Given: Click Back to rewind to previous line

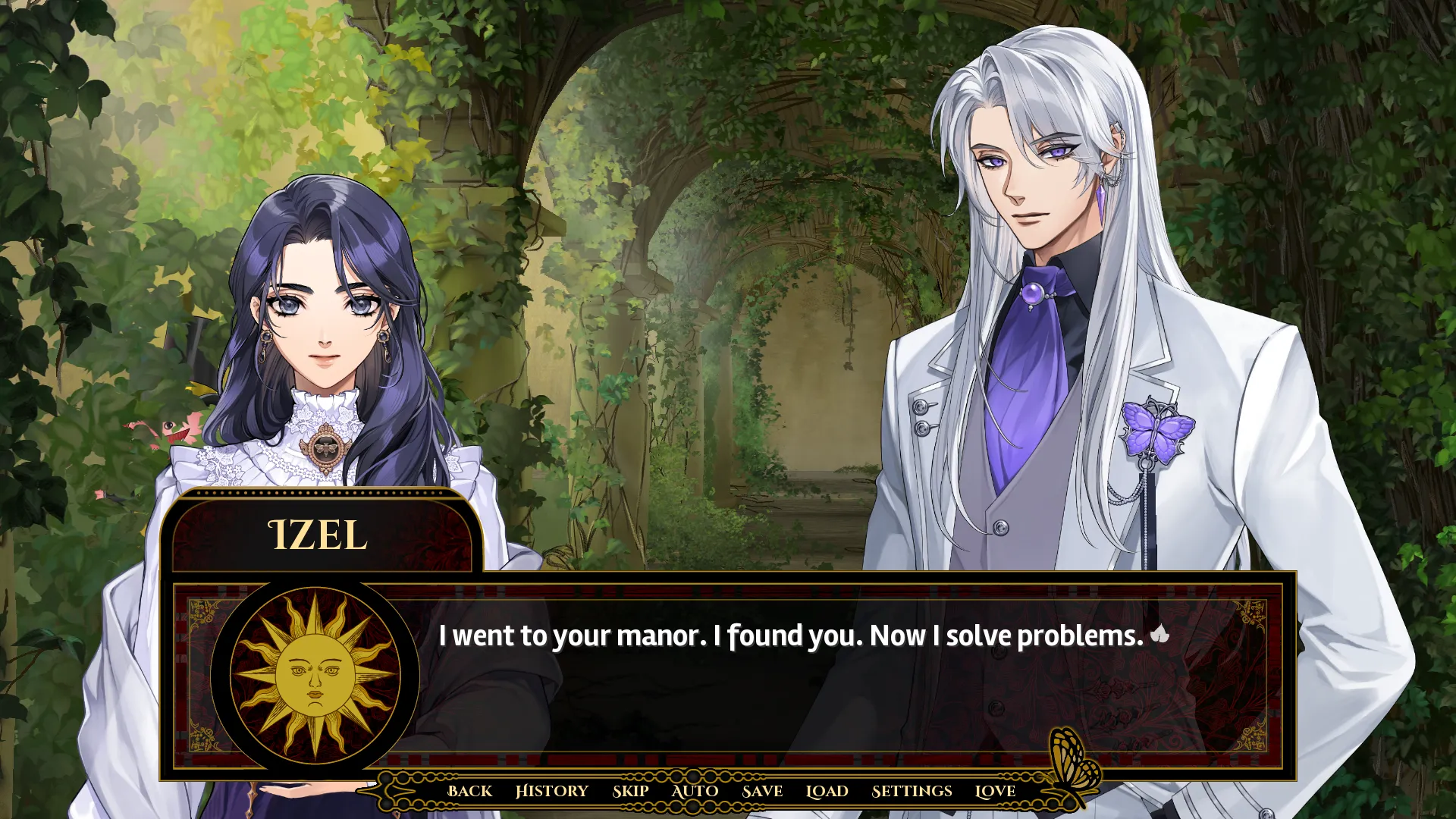Looking at the screenshot, I should coord(469,791).
